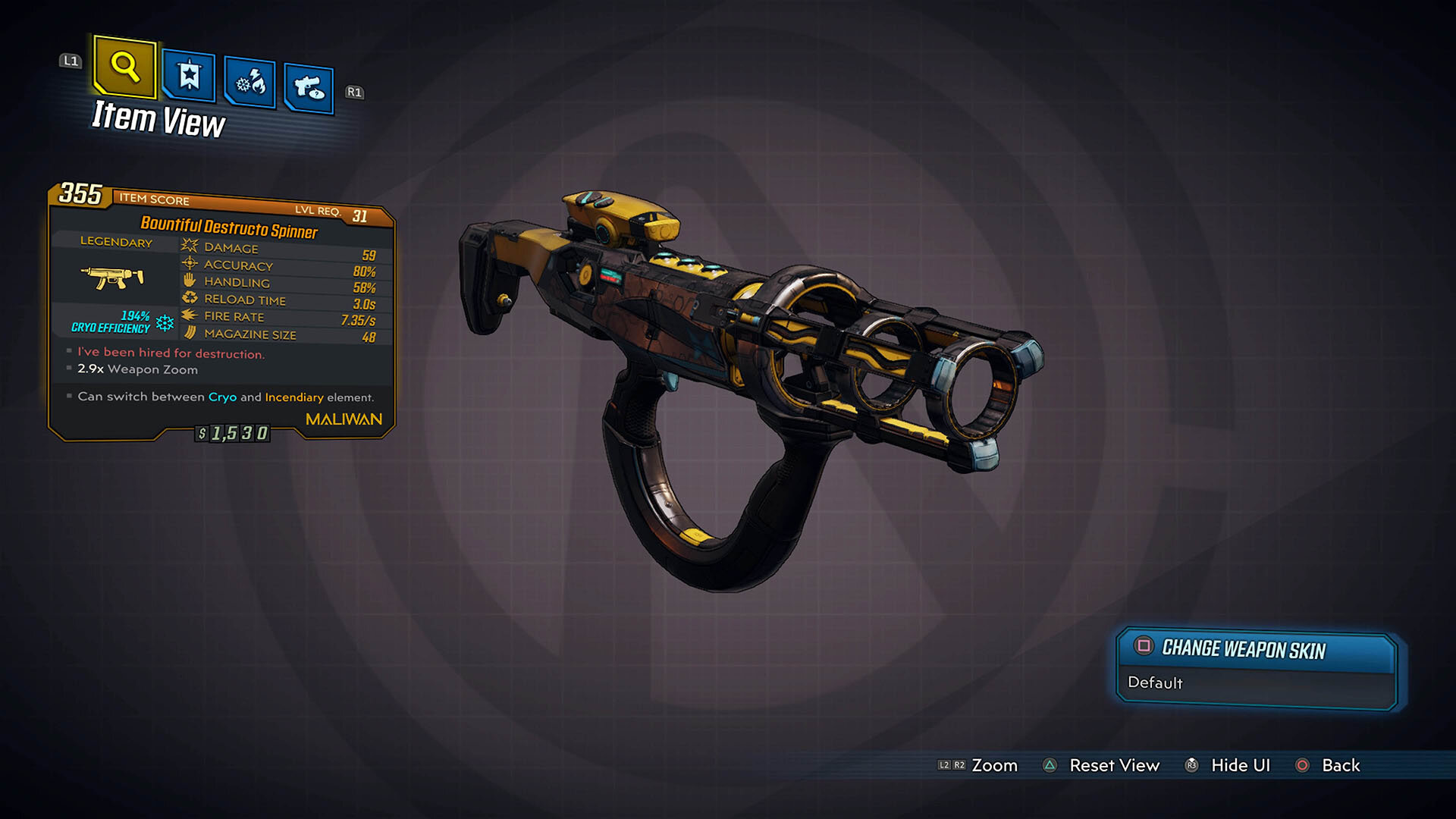Switch to the star badge tab
The width and height of the screenshot is (1456, 819).
189,76
